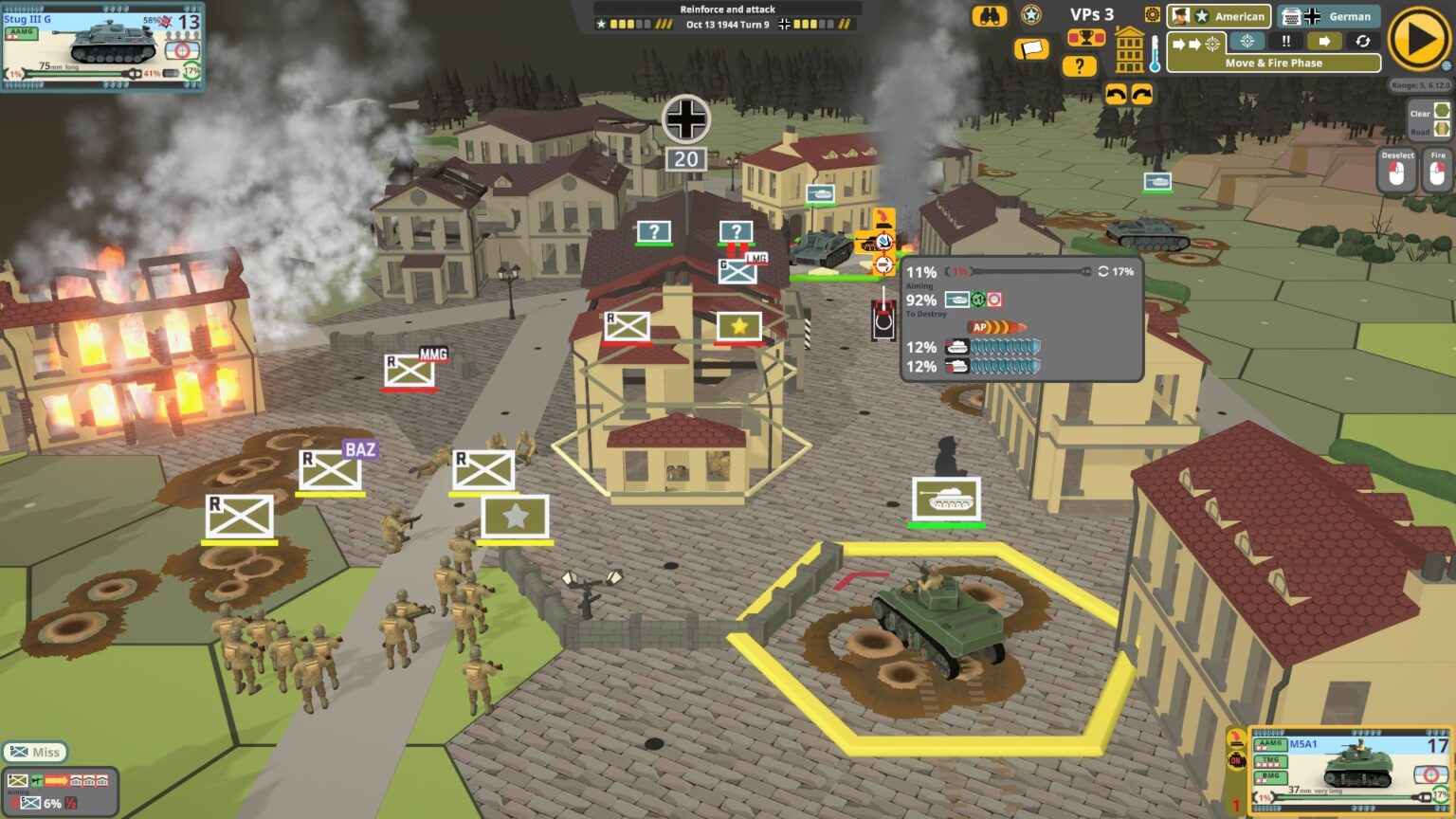The width and height of the screenshot is (1456, 819).
Task: Open settings with the gear icon
Action: (1153, 15)
